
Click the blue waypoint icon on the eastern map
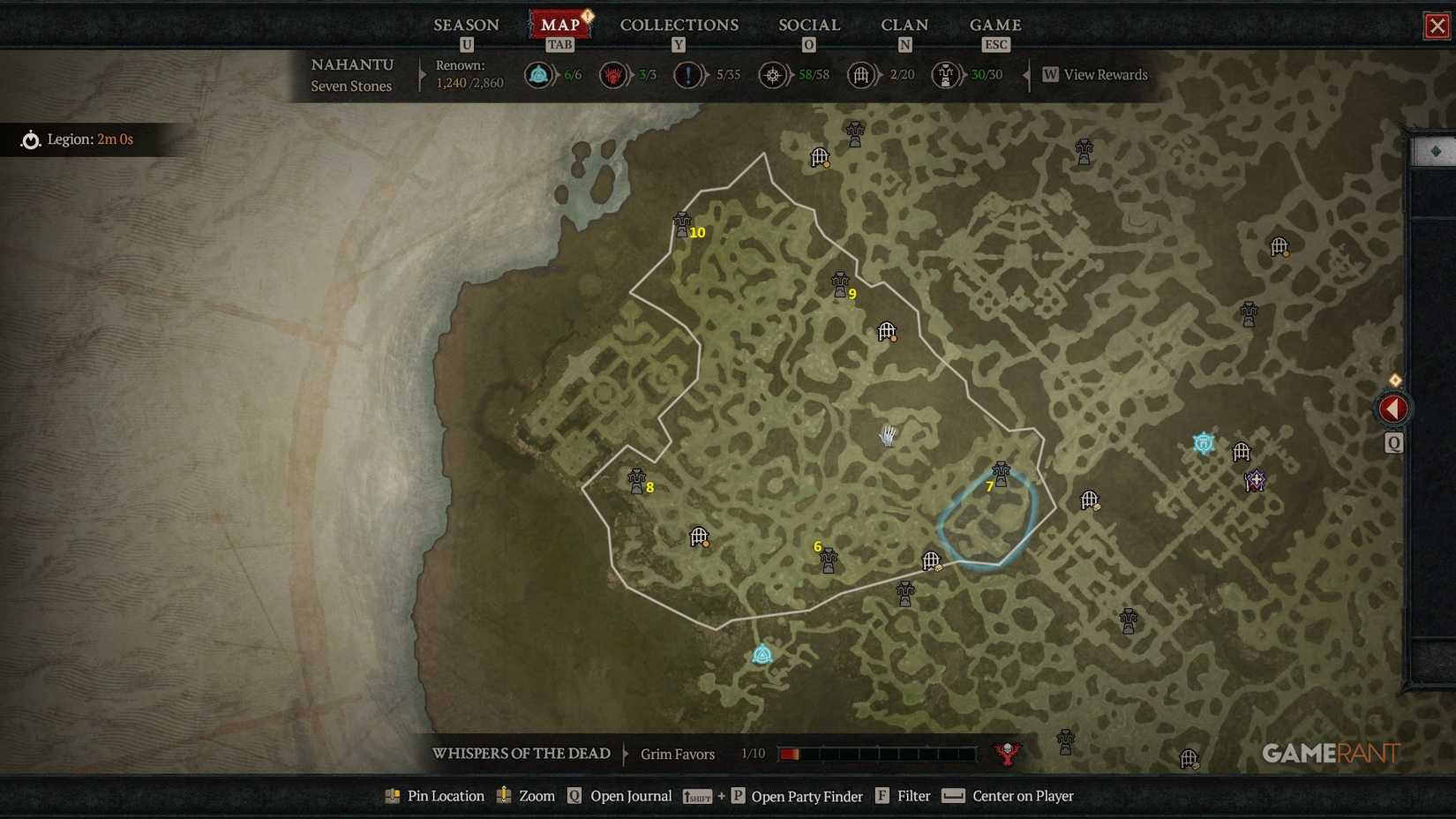coord(1203,442)
